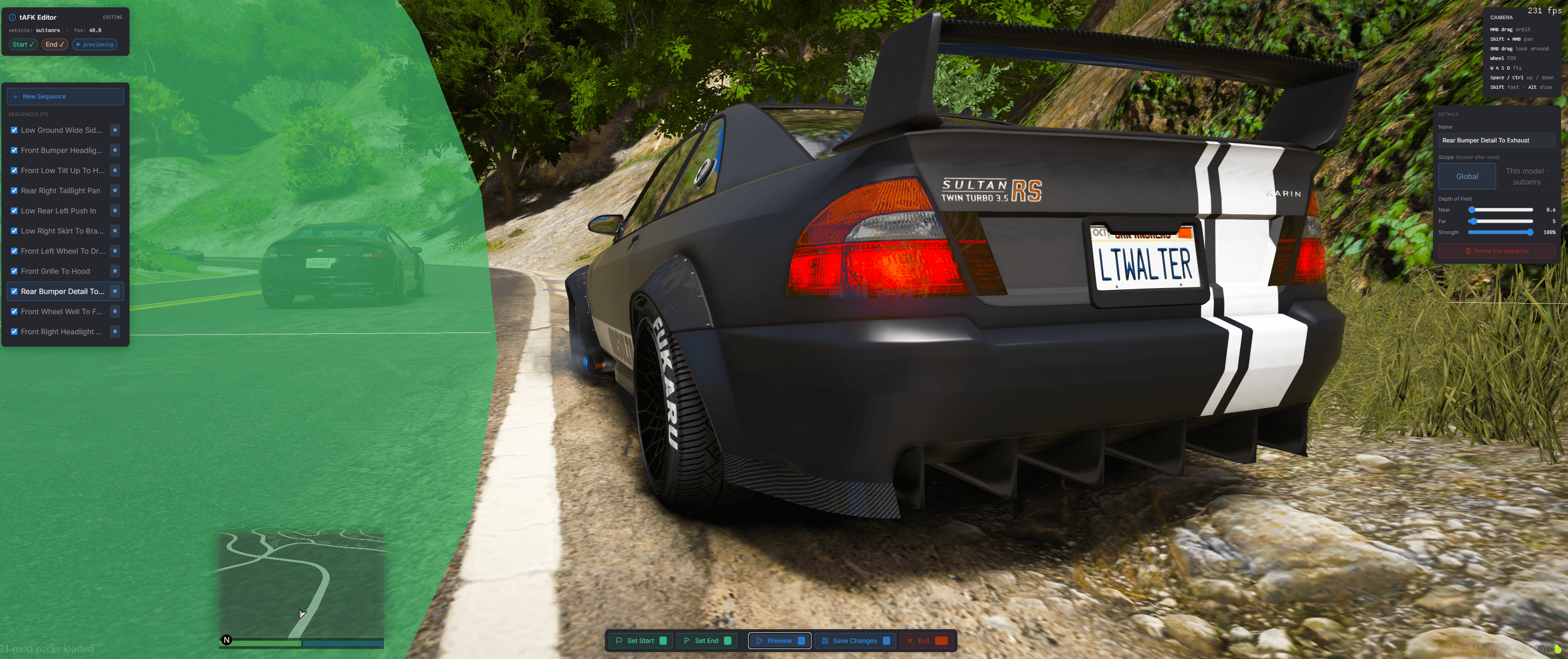Click the sequence Name input field
1568x659 pixels.
(1496, 141)
